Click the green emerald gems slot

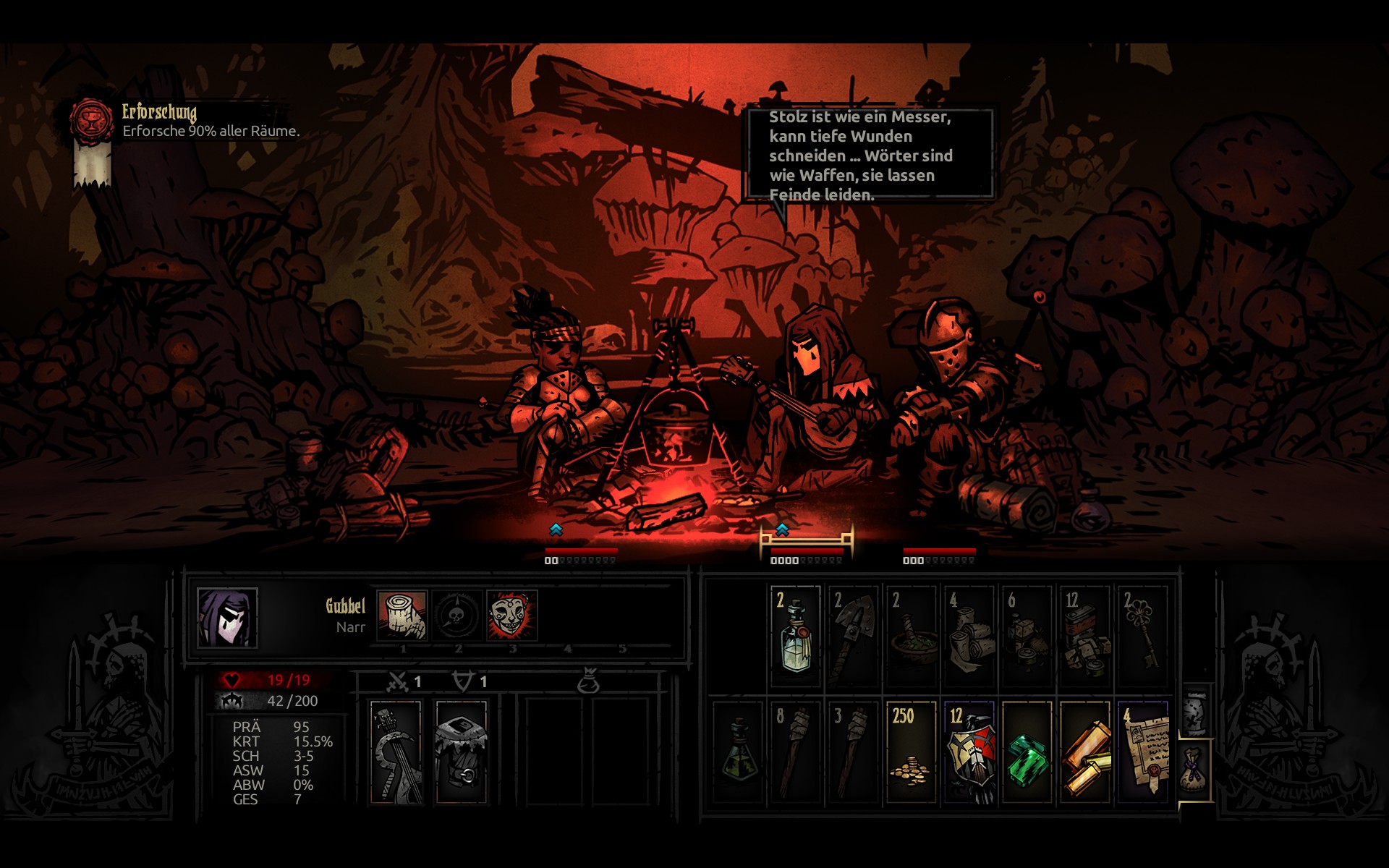tap(1027, 752)
